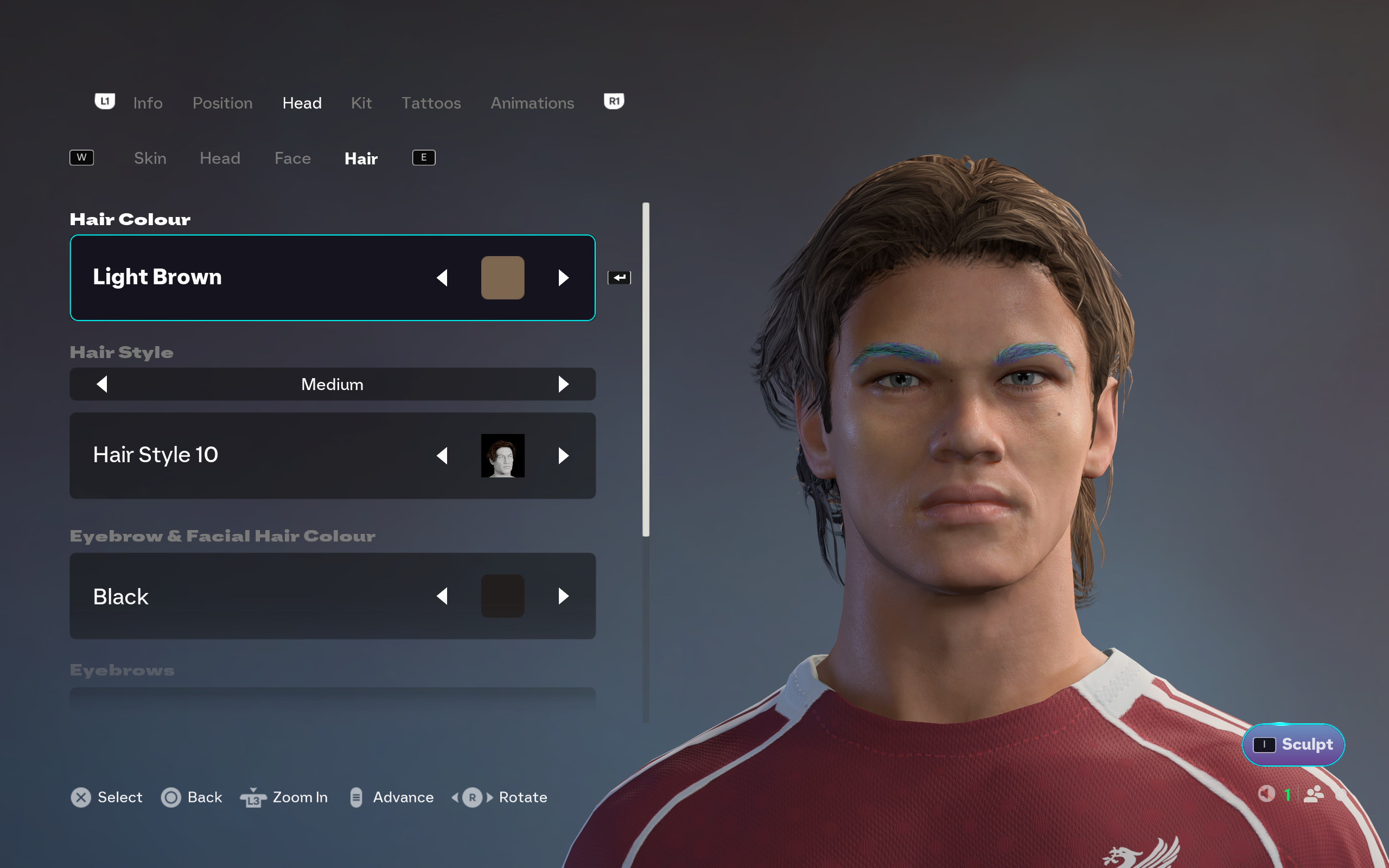1389x868 pixels.
Task: Click the next hair colour arrow
Action: pyautogui.click(x=563, y=278)
